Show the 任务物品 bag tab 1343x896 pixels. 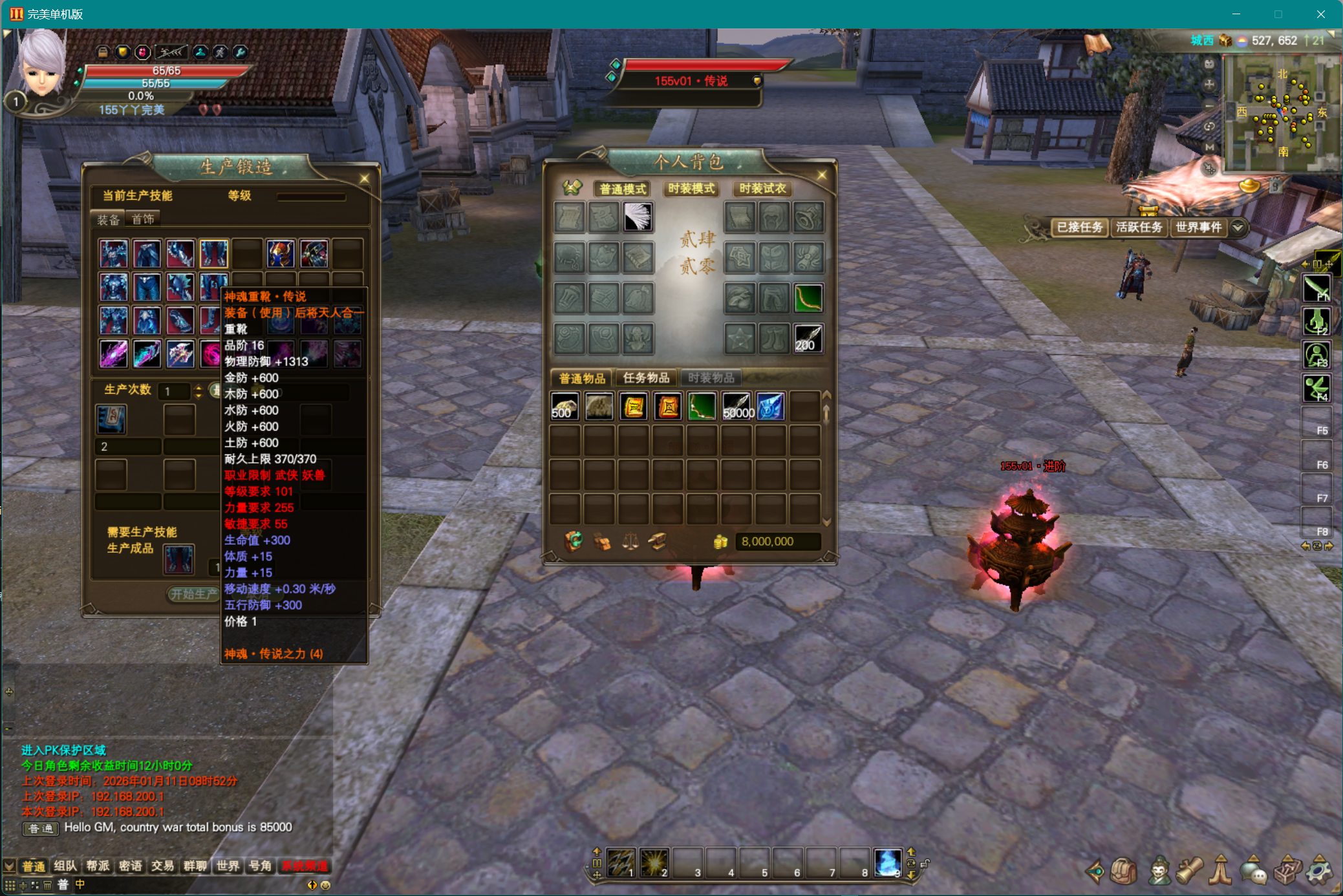pyautogui.click(x=645, y=378)
